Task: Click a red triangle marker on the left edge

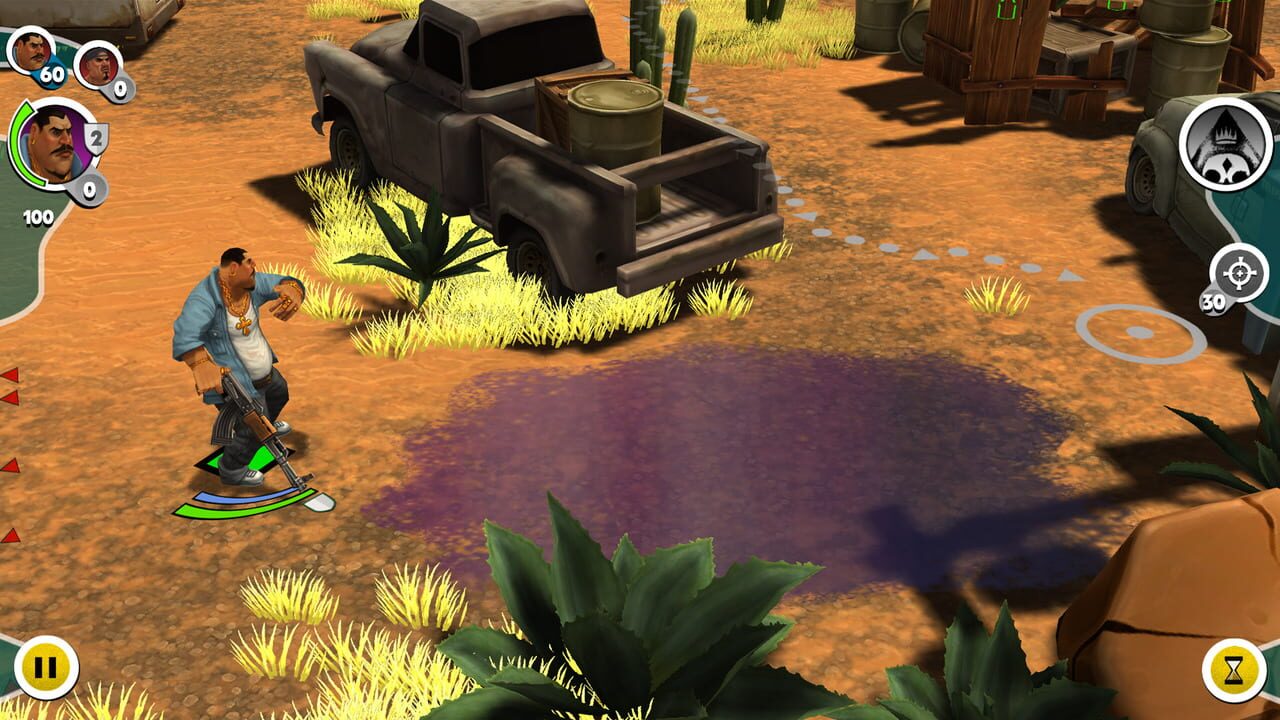Action: [x=8, y=375]
